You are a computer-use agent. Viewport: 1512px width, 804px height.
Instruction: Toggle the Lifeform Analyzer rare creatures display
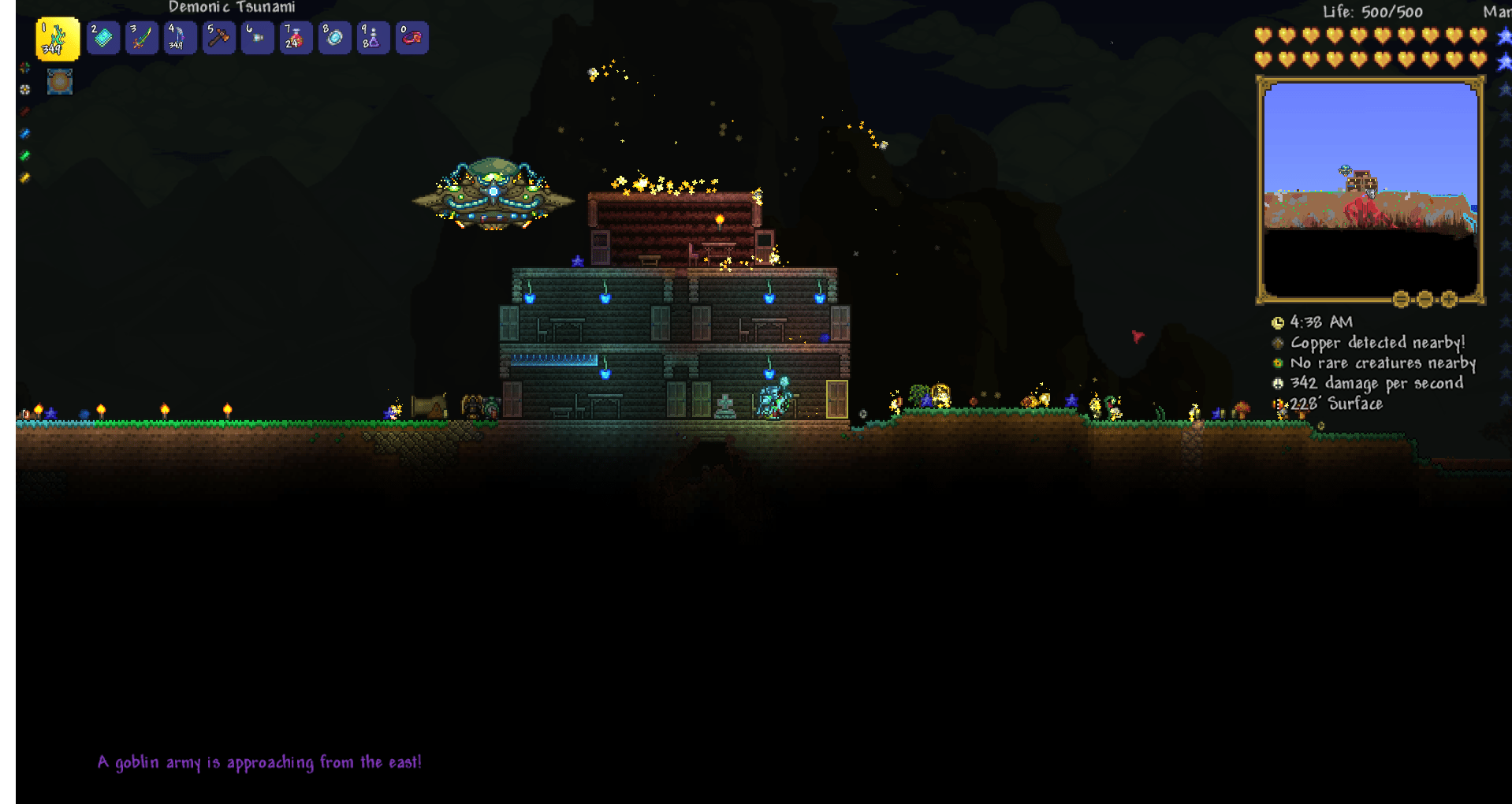click(1279, 363)
